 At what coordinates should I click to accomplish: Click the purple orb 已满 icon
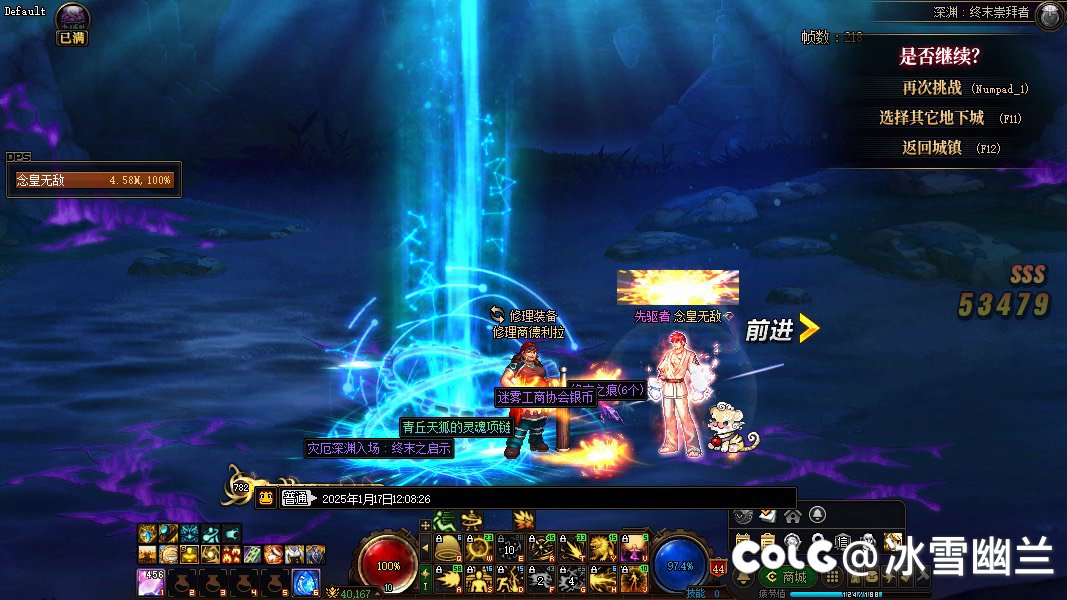(x=72, y=18)
